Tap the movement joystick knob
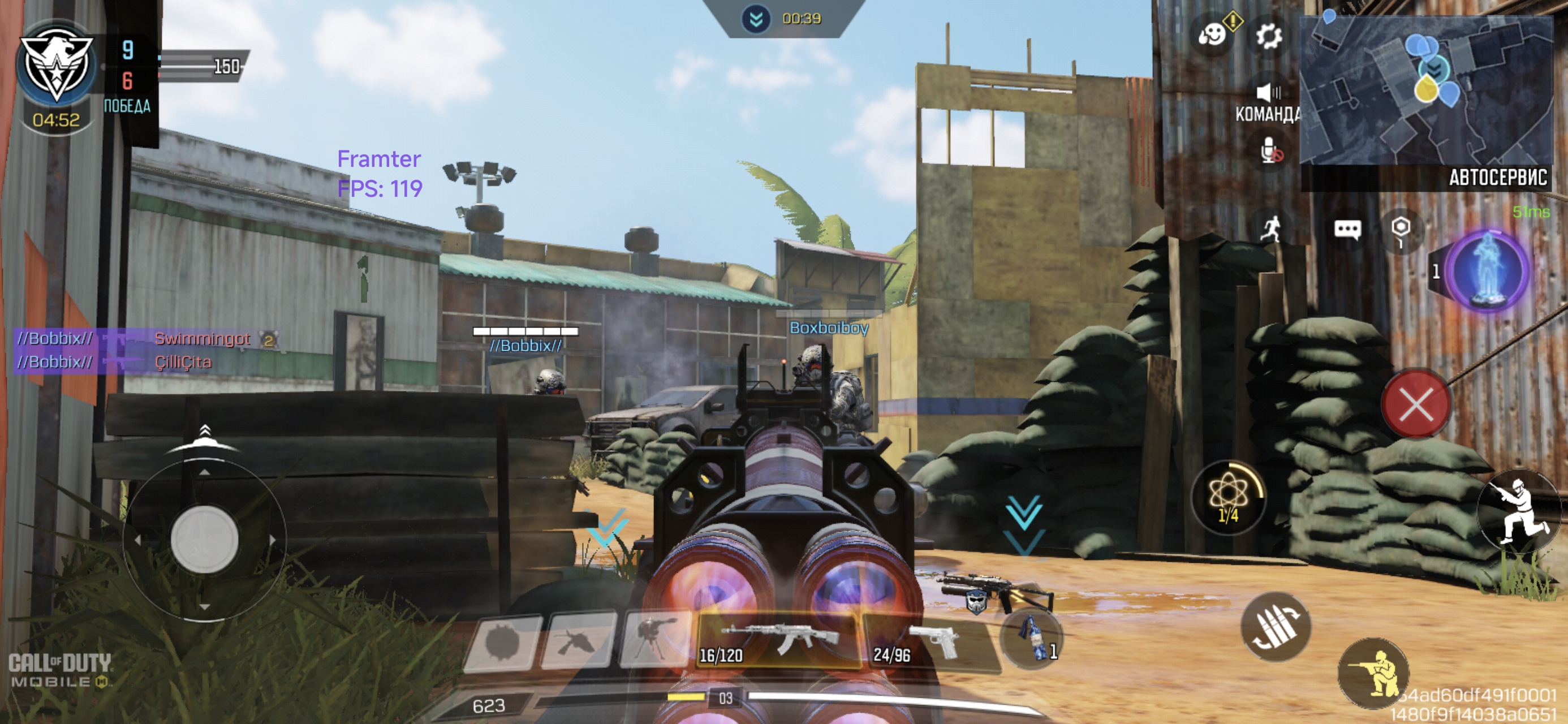The height and width of the screenshot is (724, 1568). [204, 539]
